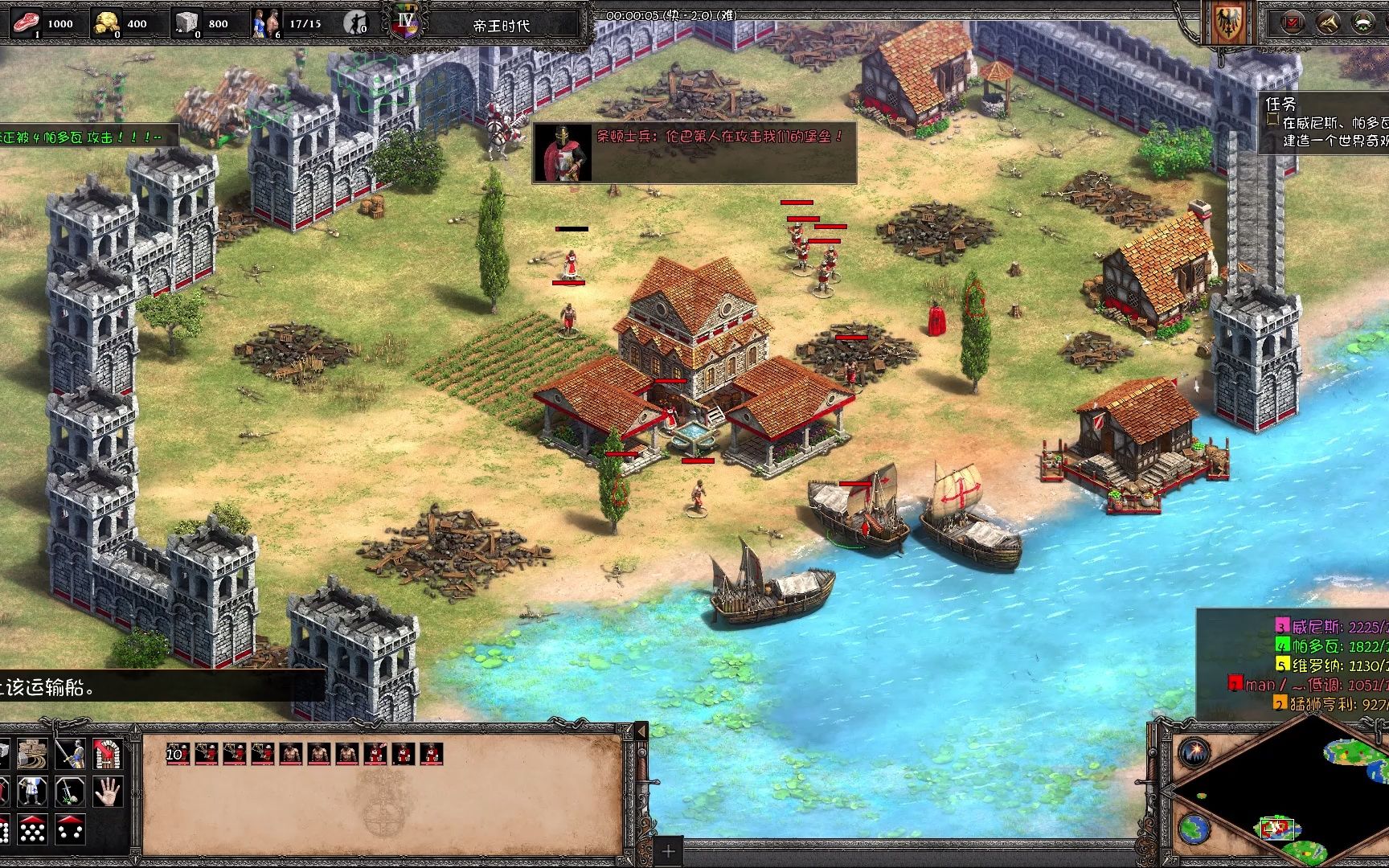Image resolution: width=1389 pixels, height=868 pixels.
Task: Open the laurel wreath diplomacy button
Action: pos(1362,23)
